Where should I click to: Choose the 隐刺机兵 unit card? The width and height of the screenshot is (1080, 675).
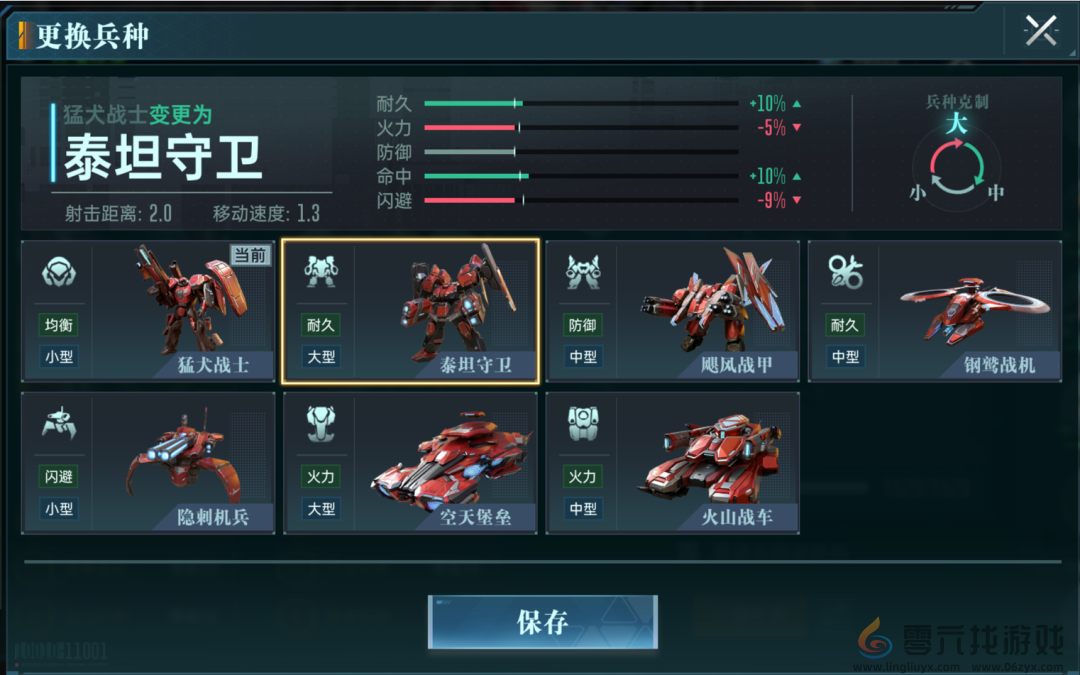click(x=148, y=463)
